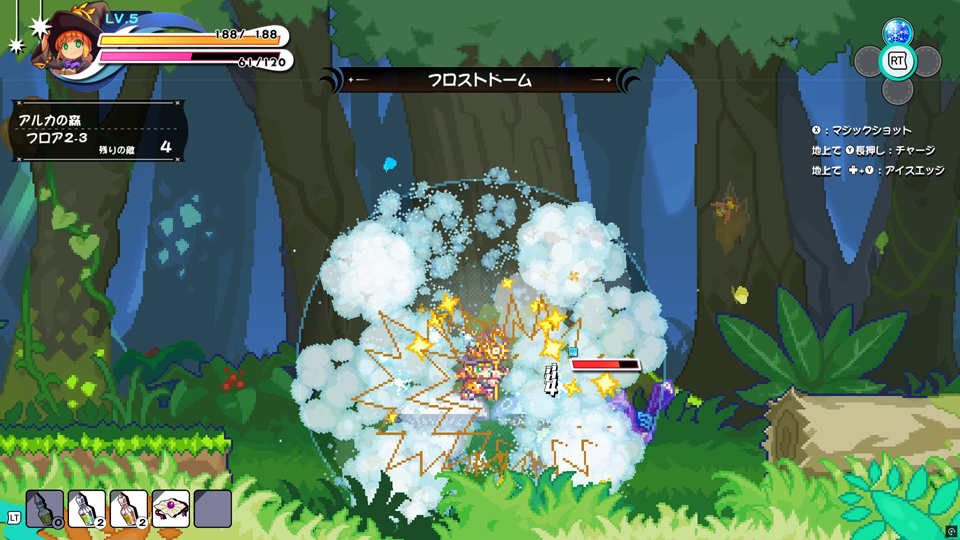Activate the blue snowflake Frost Dome skill
Screen dimensions: 960x540
(897, 32)
